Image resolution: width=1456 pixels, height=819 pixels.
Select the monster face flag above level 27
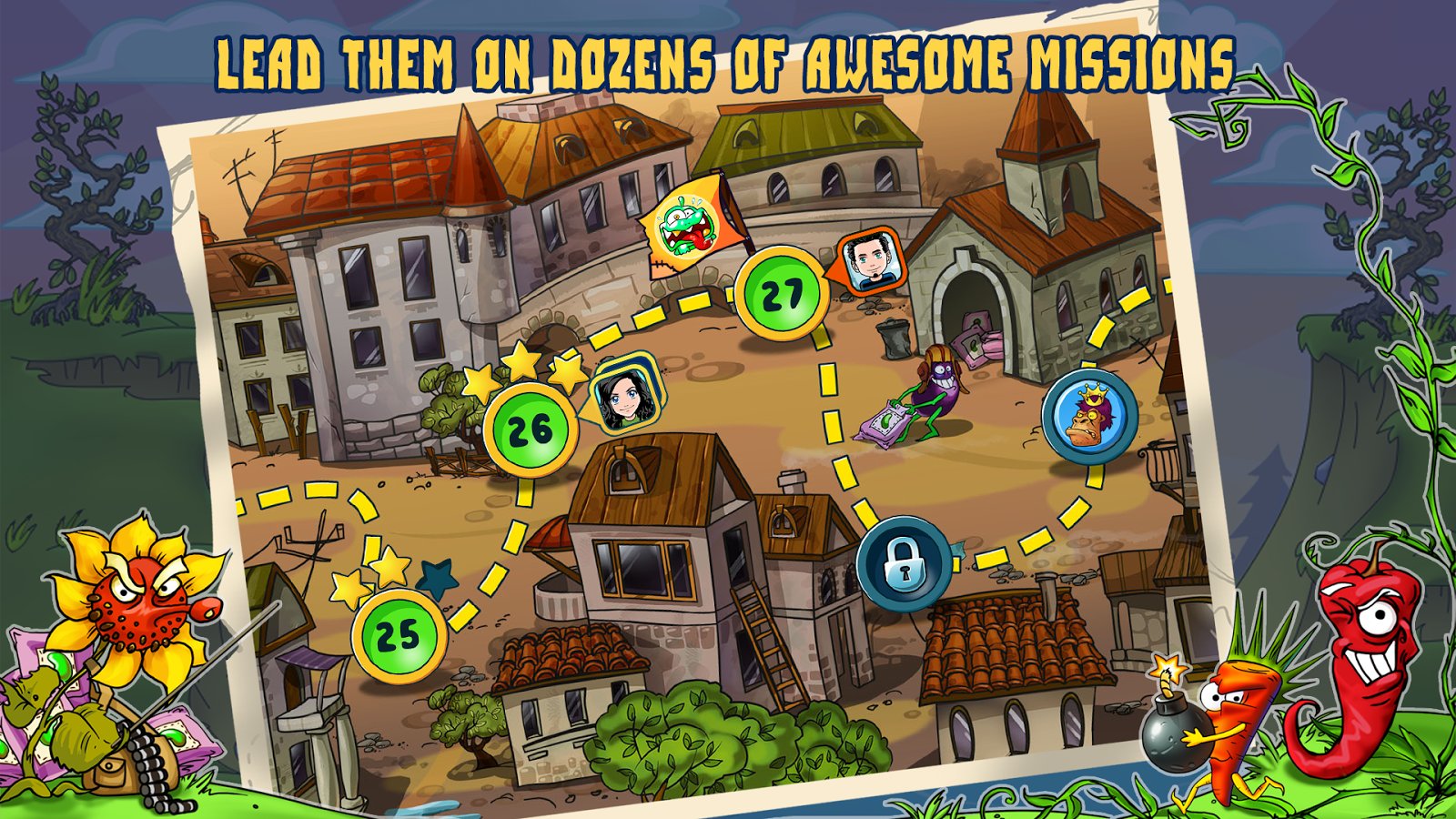click(x=684, y=226)
